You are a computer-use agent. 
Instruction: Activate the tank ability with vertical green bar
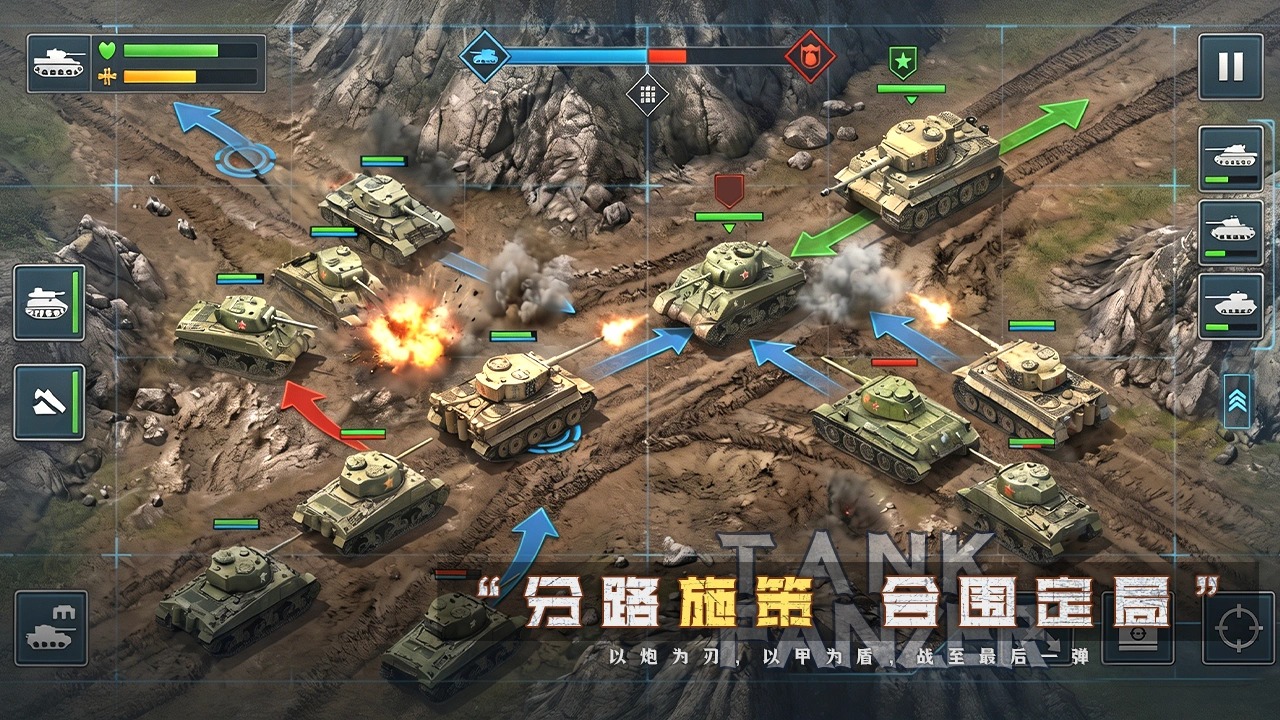tap(49, 302)
